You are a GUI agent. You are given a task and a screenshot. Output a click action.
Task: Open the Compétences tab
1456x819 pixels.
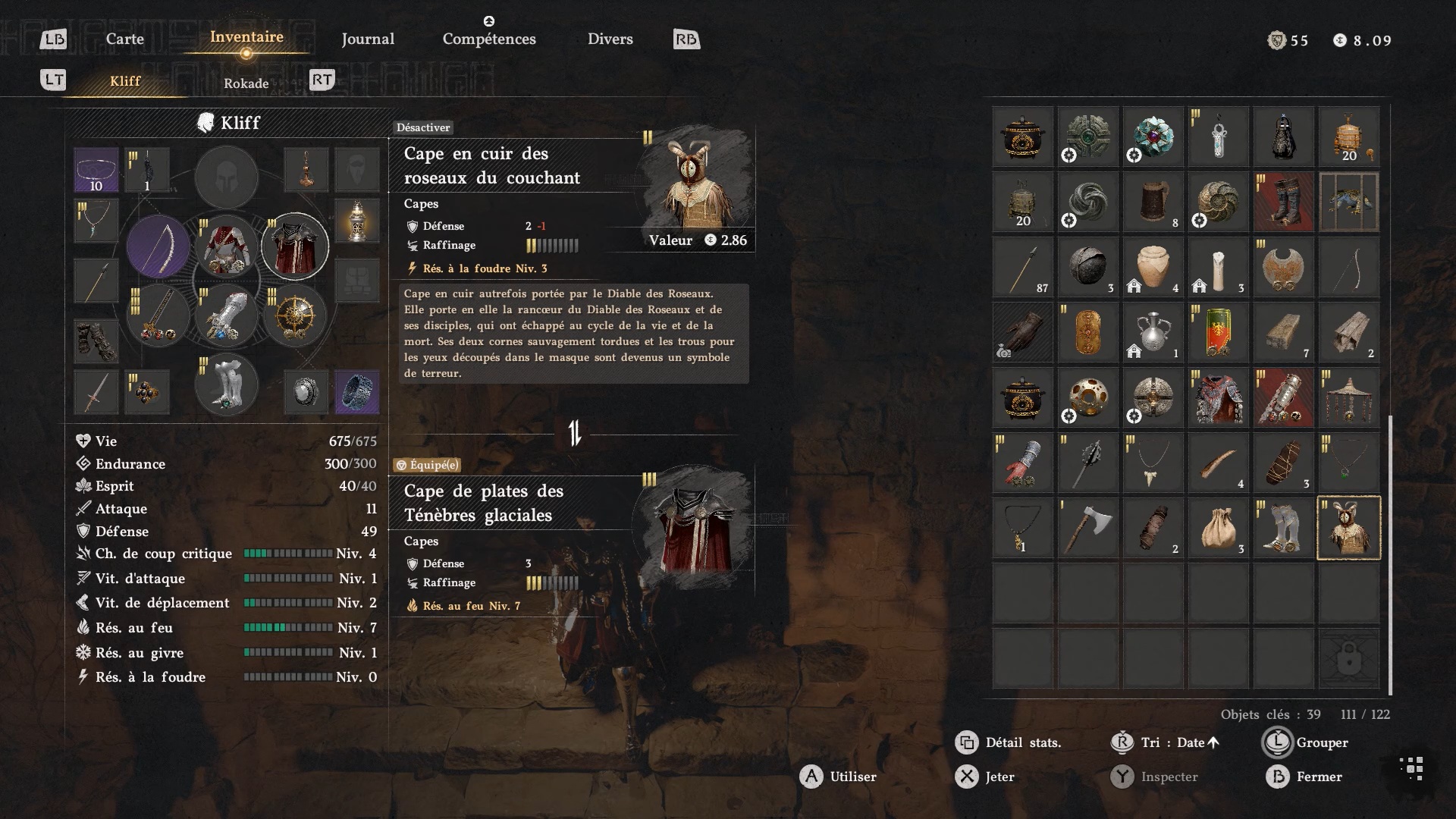(489, 39)
